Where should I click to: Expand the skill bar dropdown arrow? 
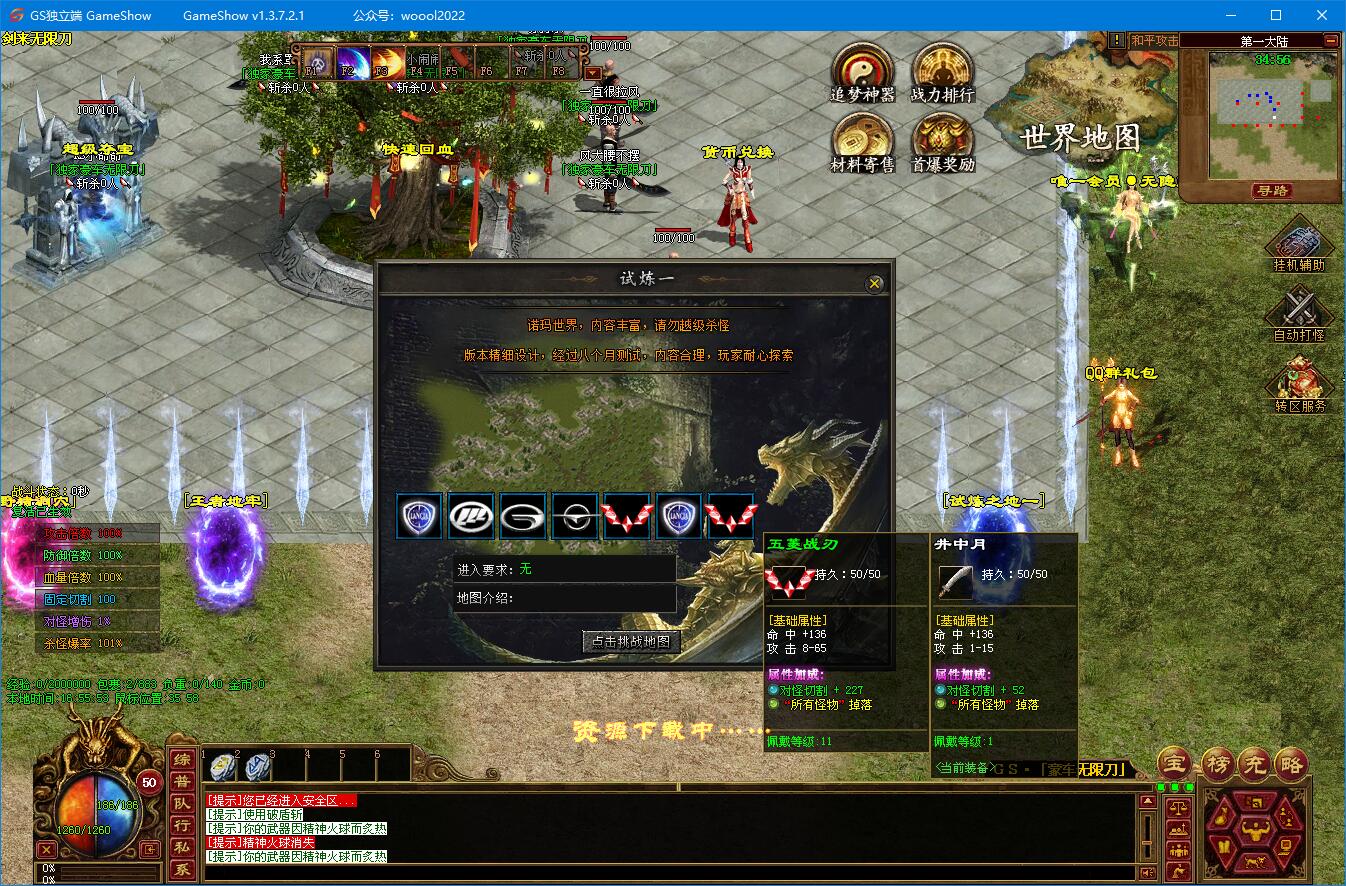[x=593, y=72]
